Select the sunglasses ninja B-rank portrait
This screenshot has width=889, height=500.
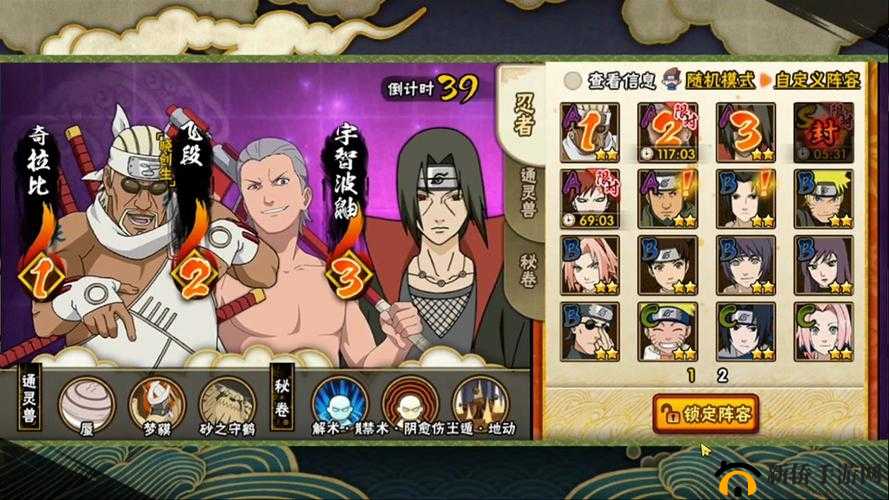[590, 330]
